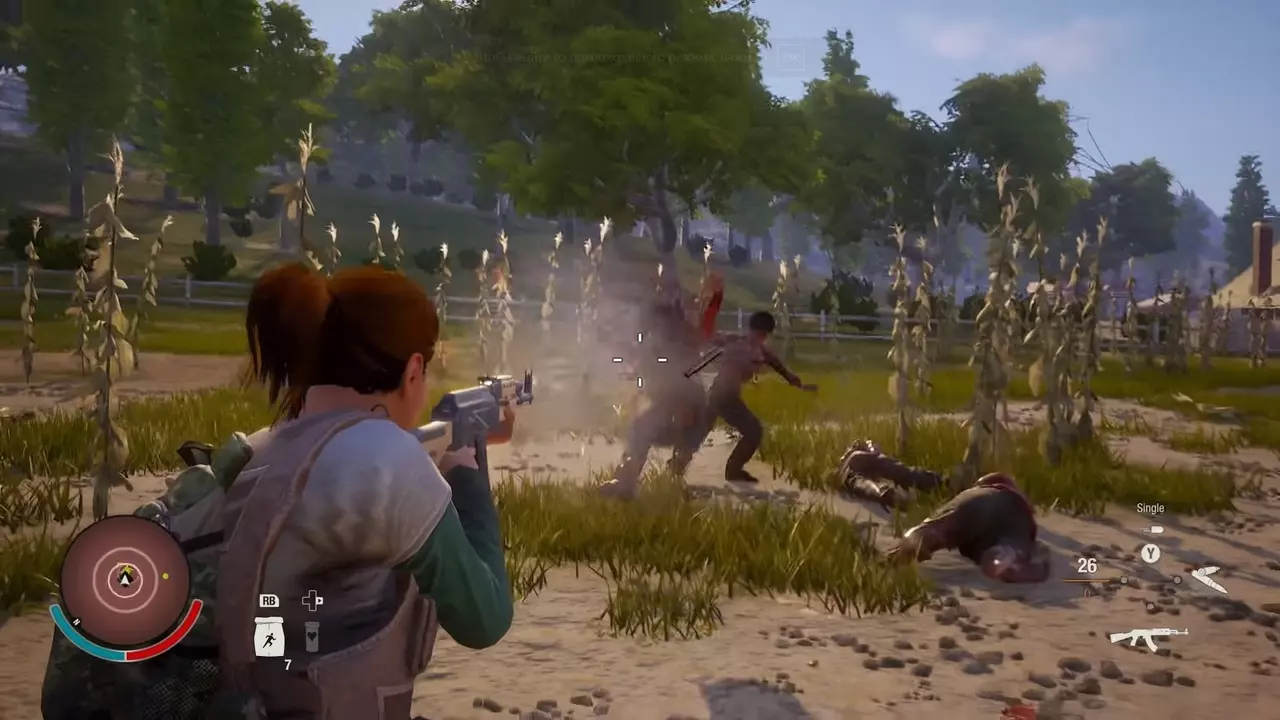Click the crosshair reticle center
Screen dimensions: 1280x720
coord(639,360)
